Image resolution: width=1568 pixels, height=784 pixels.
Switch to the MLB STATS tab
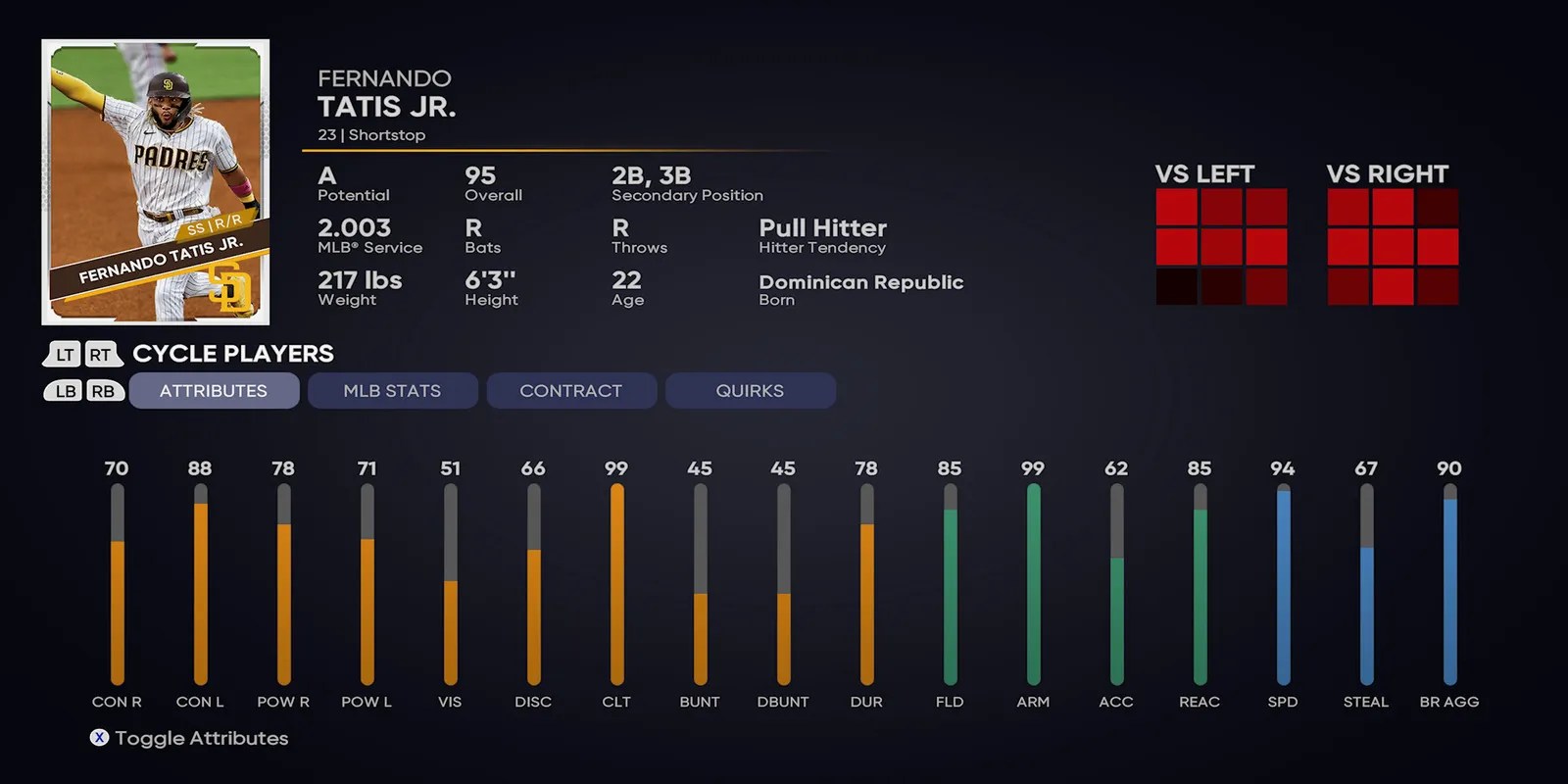(392, 390)
